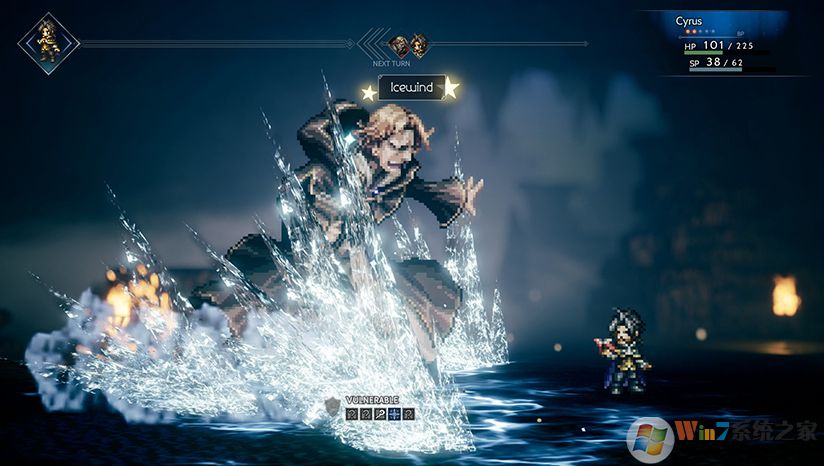The image size is (824, 466).
Task: Click the enemy shield counter icon
Action: click(x=332, y=405)
